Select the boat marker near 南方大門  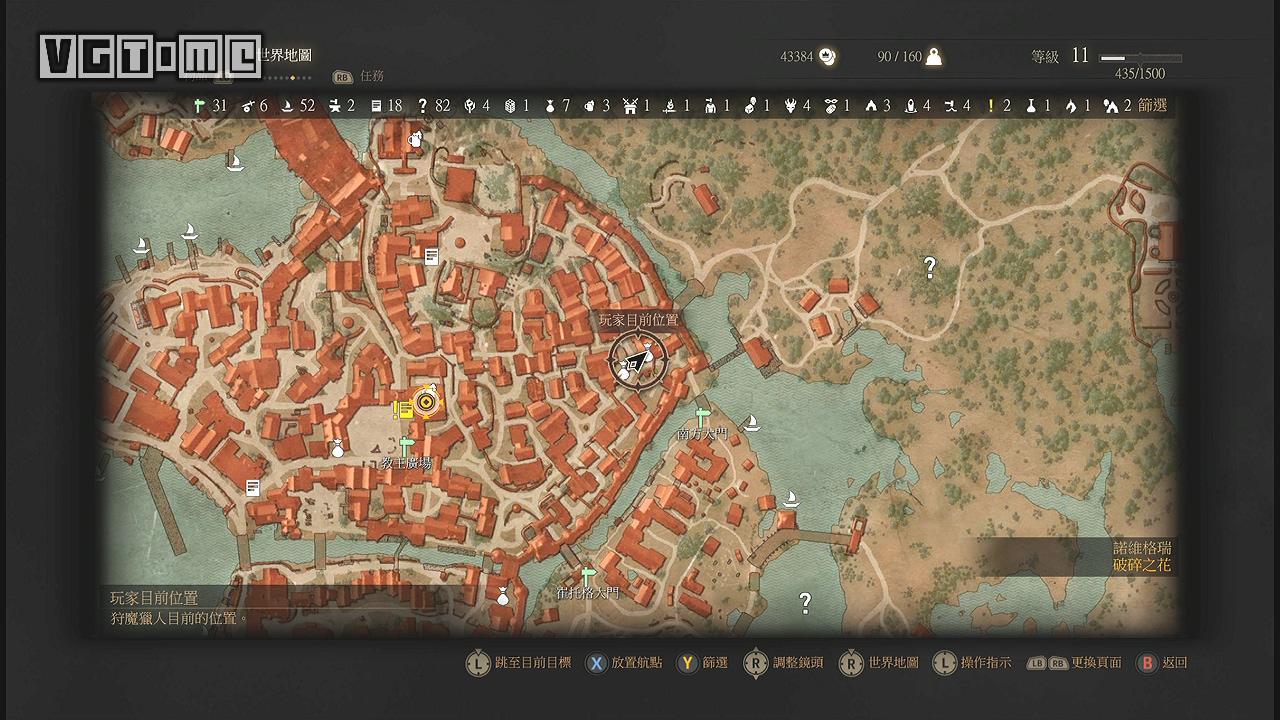pyautogui.click(x=752, y=423)
